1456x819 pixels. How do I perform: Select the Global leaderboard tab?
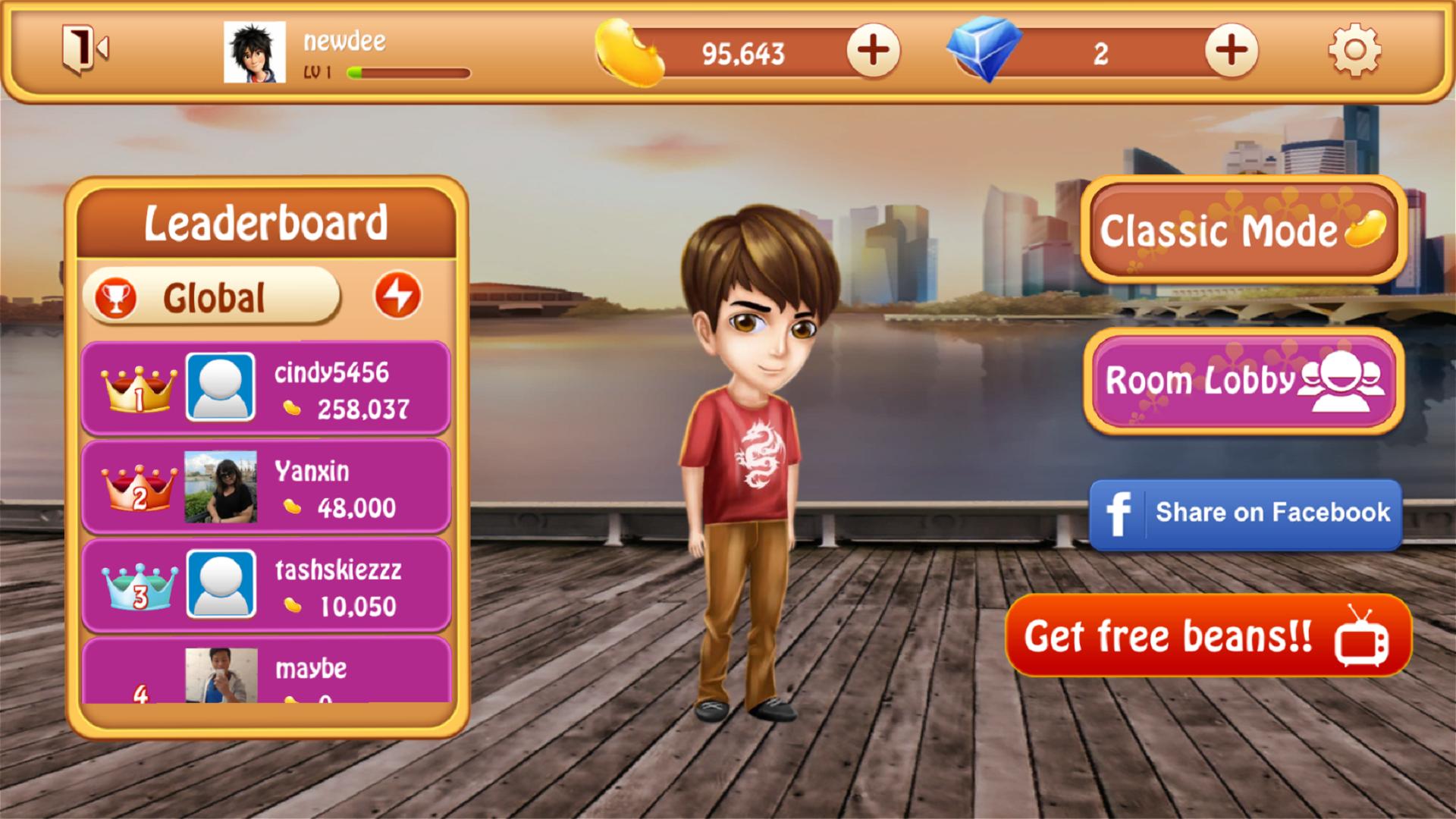pyautogui.click(x=212, y=297)
